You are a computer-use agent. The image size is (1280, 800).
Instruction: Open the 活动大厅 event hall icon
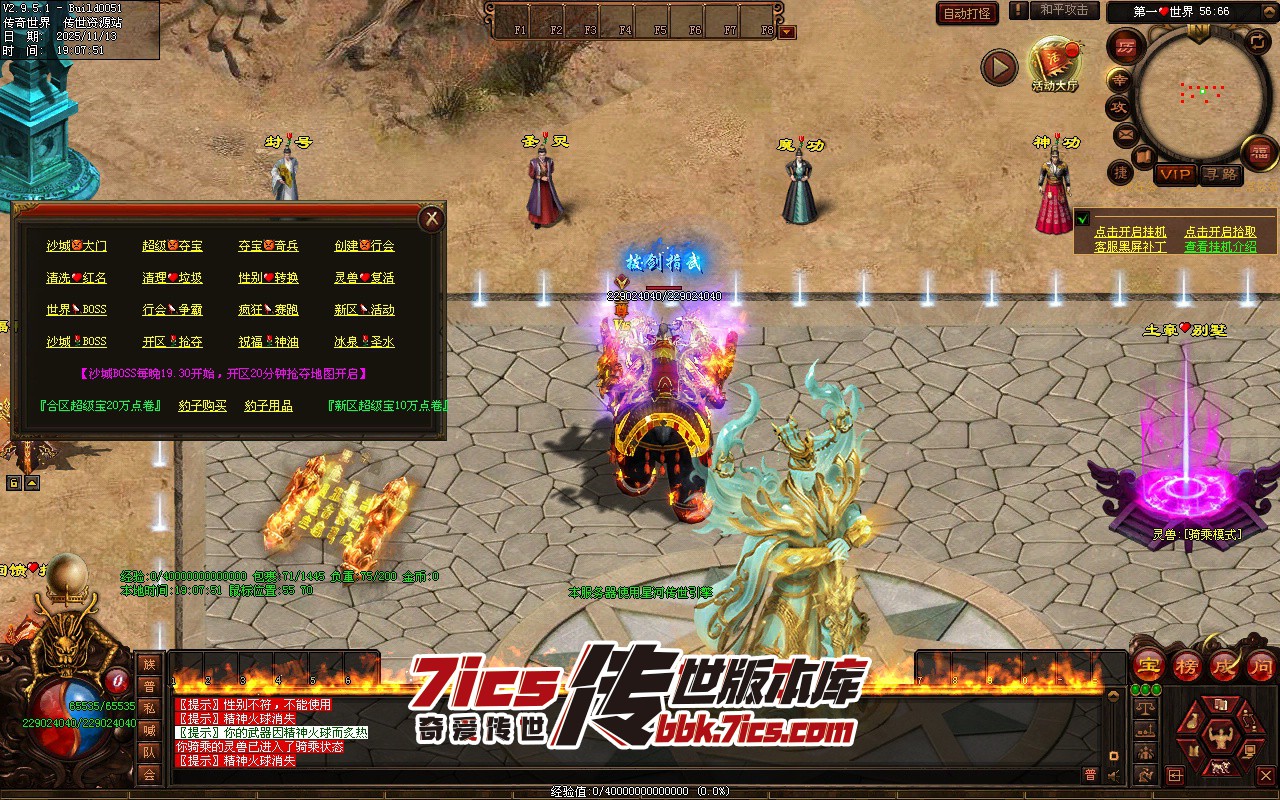tap(1055, 64)
